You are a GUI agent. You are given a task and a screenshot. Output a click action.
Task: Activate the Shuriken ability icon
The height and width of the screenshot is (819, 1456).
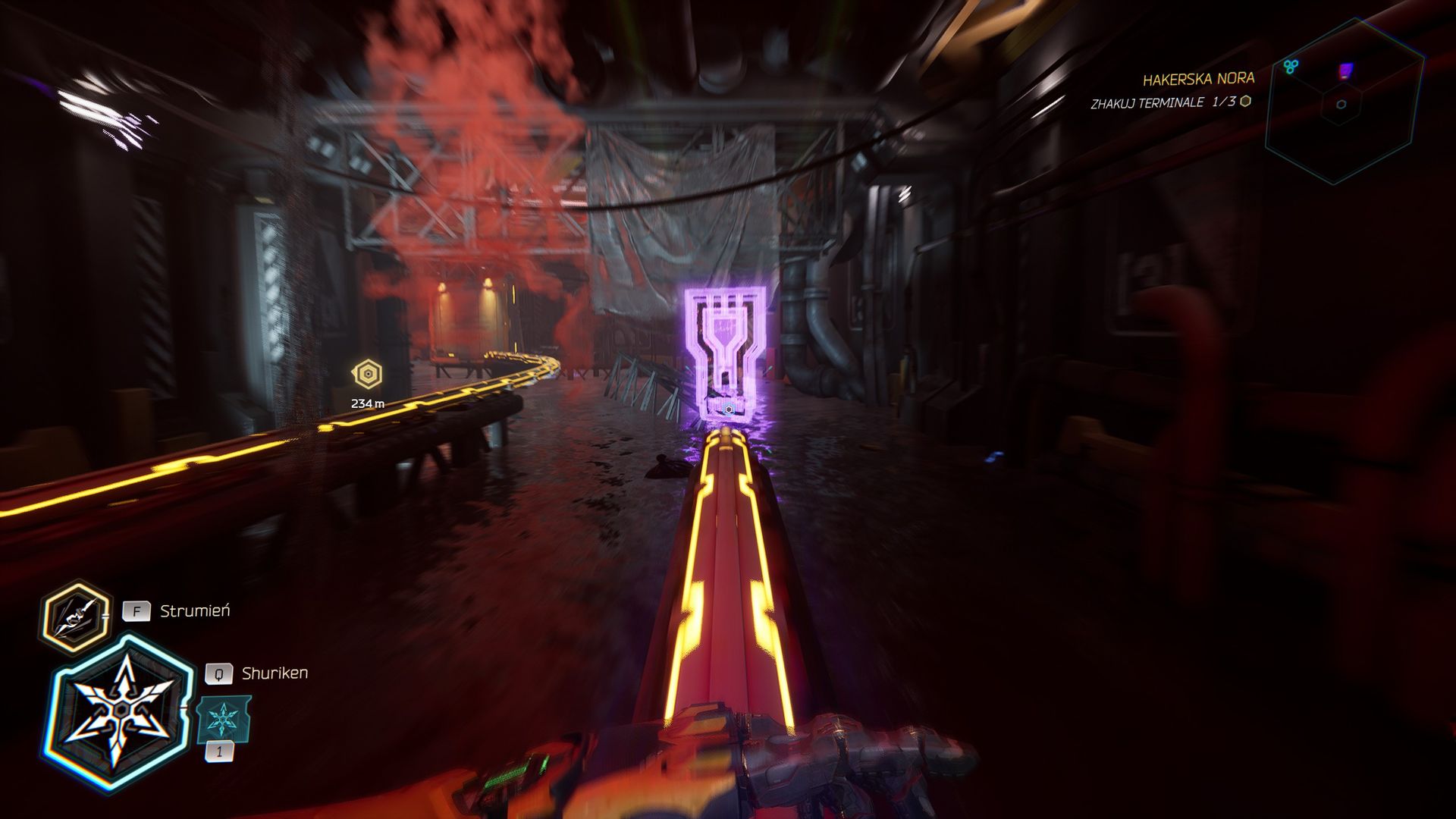click(x=120, y=713)
